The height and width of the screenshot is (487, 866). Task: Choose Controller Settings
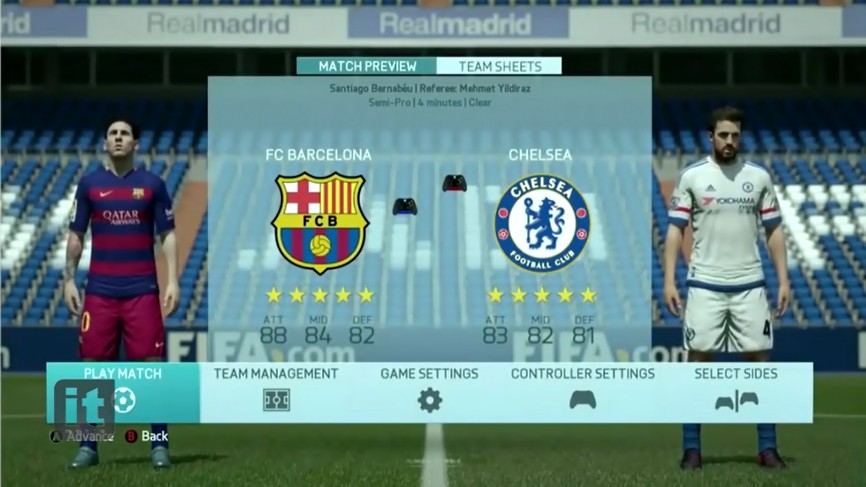coord(582,391)
